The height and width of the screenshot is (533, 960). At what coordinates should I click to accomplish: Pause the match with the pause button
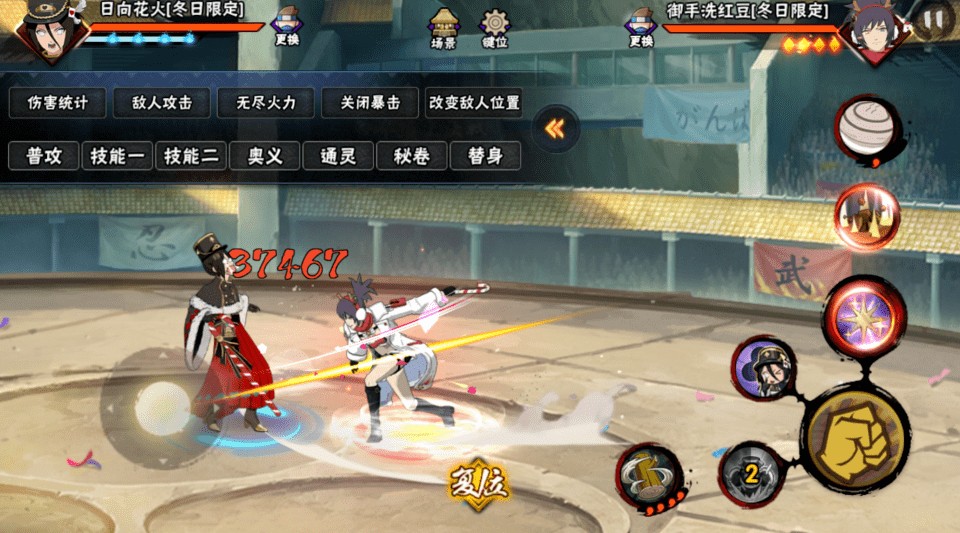point(933,19)
